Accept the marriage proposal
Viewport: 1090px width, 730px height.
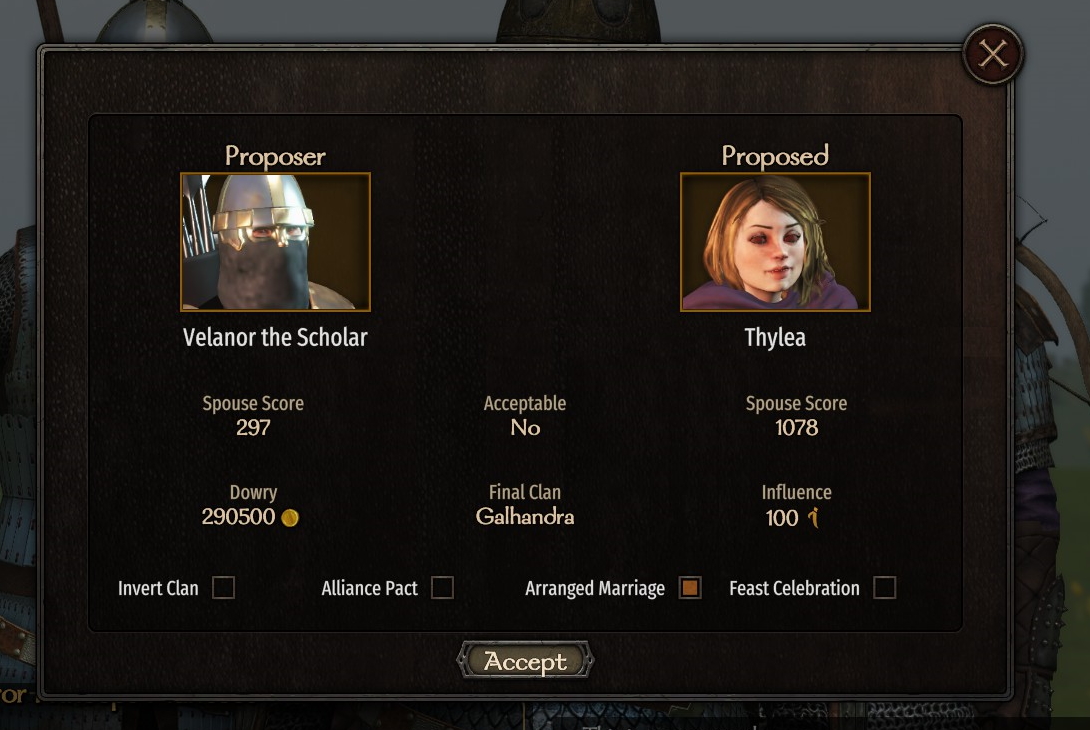tap(525, 661)
